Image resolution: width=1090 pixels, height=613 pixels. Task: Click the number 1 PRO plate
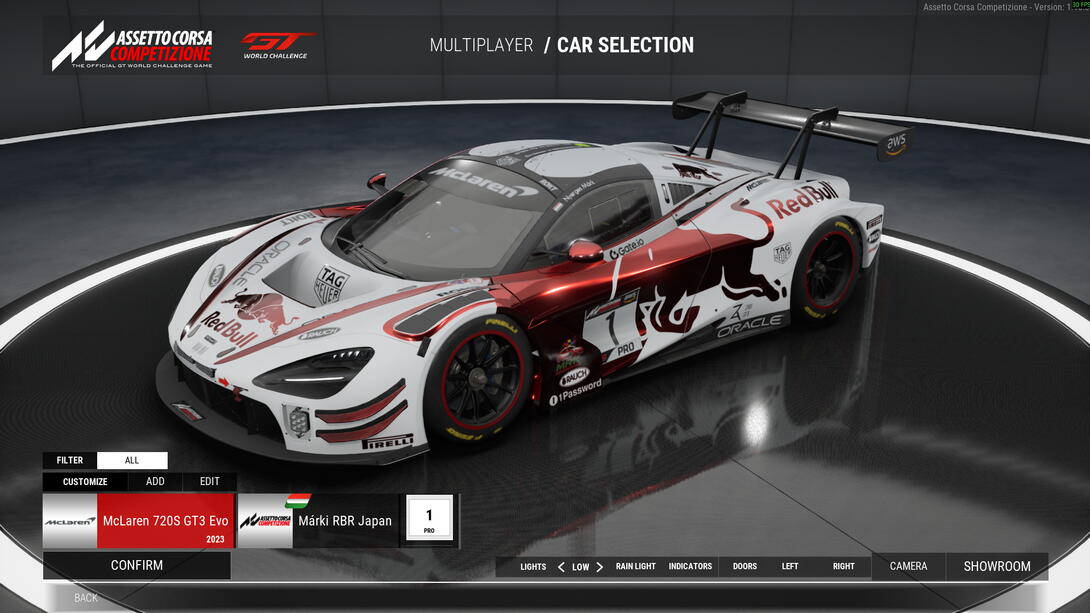point(429,520)
